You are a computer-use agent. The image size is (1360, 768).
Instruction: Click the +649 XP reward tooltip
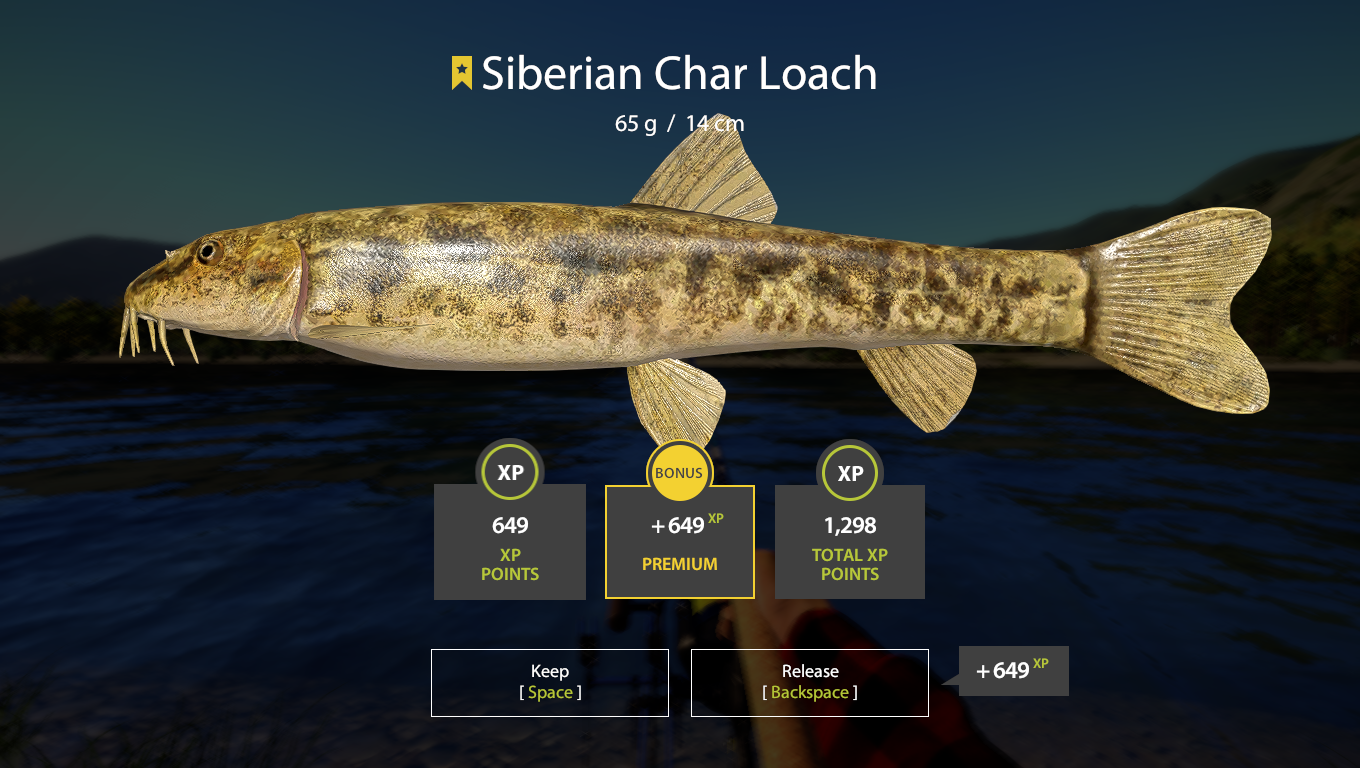click(1011, 671)
